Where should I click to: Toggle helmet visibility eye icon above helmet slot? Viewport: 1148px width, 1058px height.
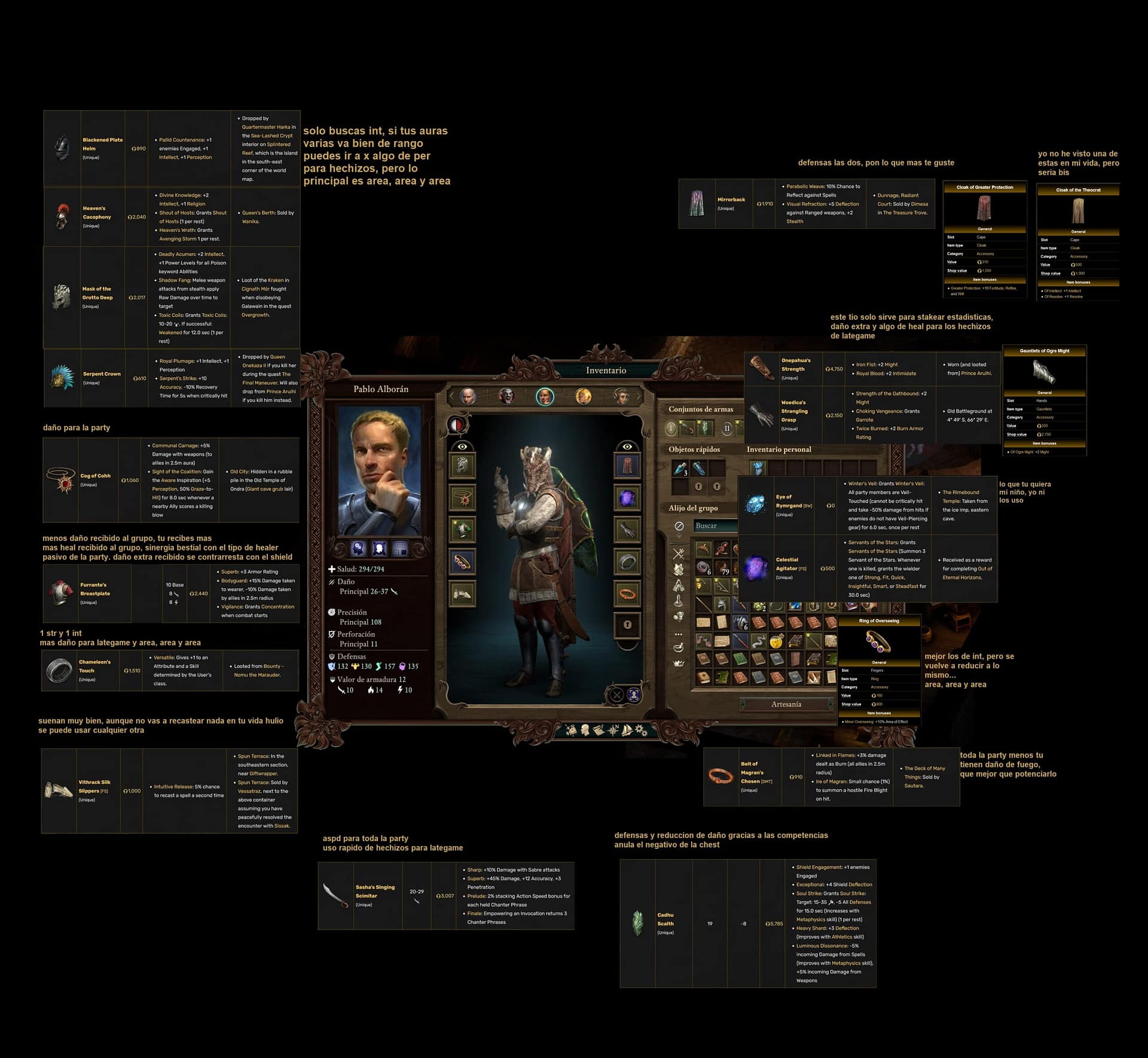coord(462,447)
